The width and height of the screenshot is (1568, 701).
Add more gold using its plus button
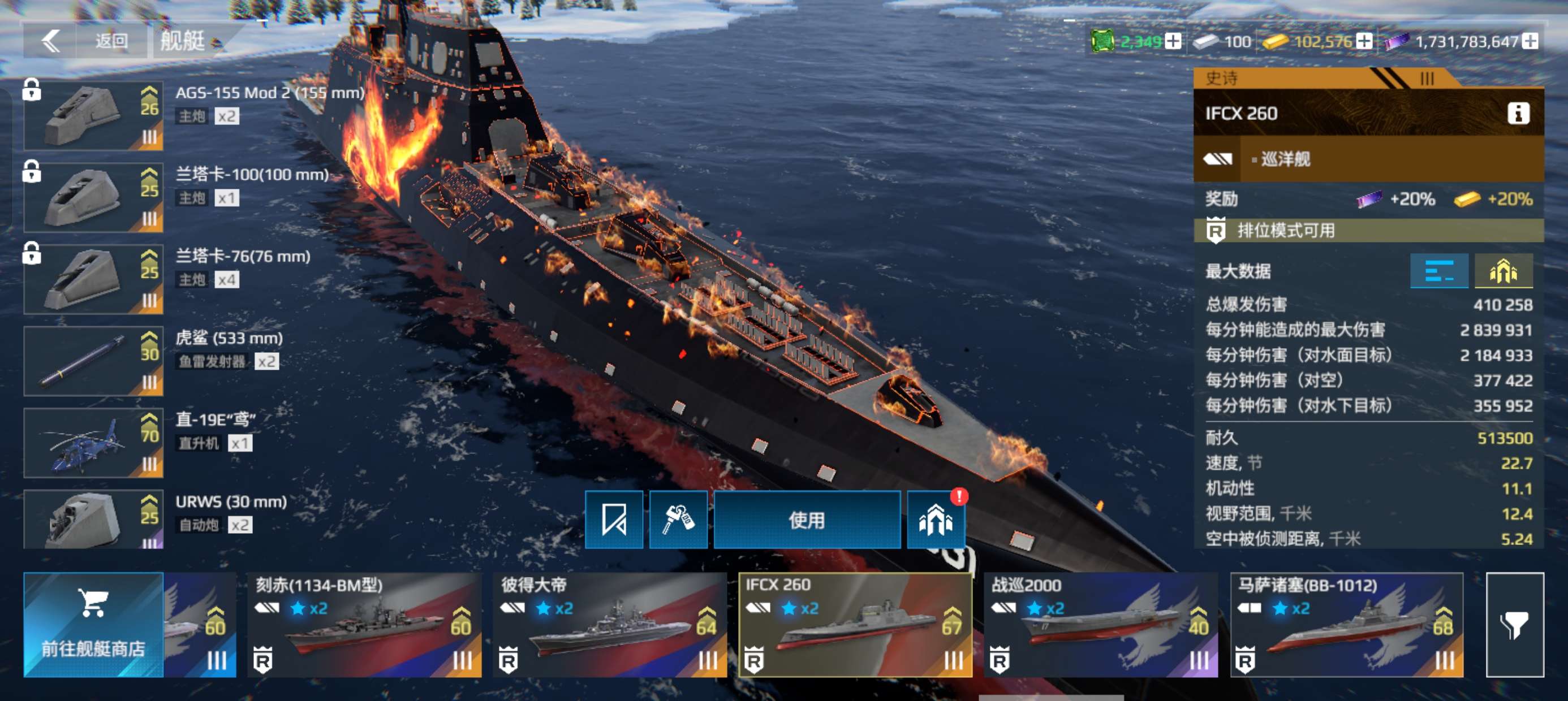[1365, 41]
